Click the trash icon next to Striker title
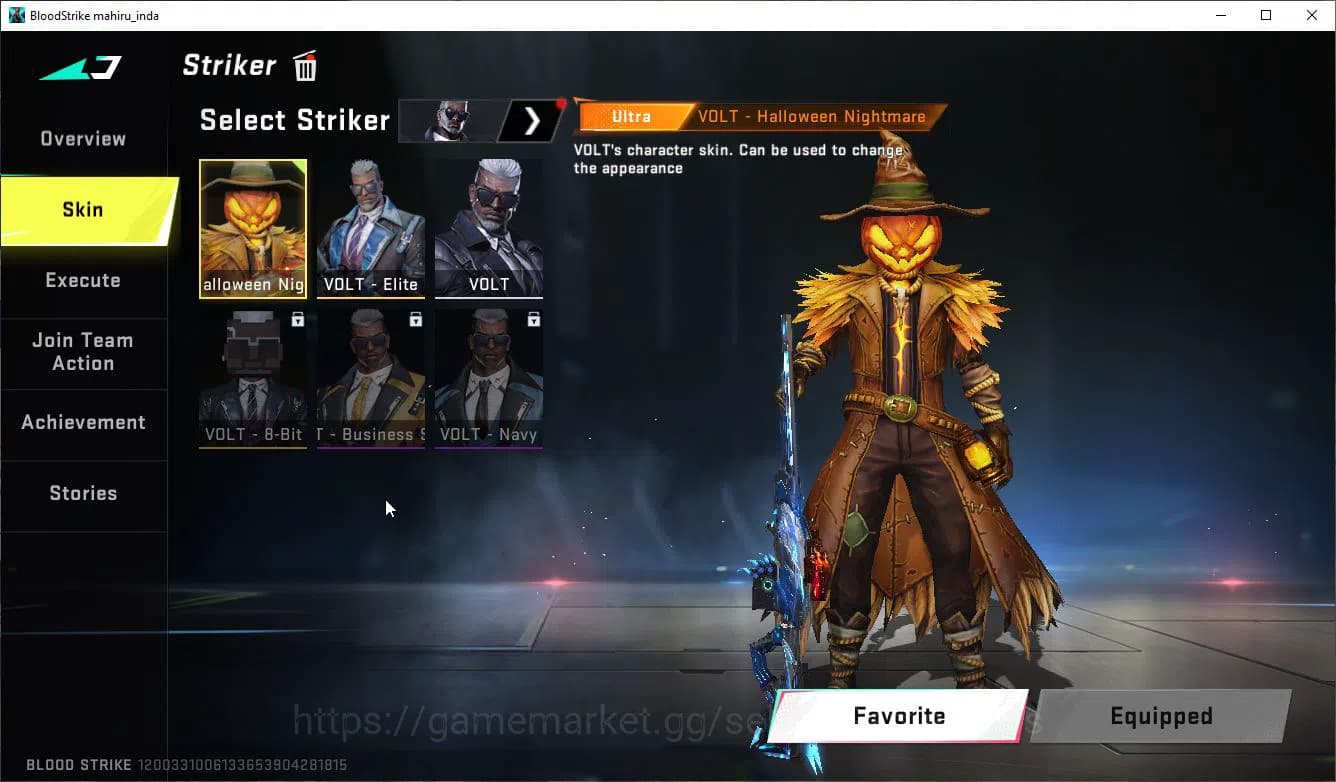1336x782 pixels. click(x=303, y=65)
